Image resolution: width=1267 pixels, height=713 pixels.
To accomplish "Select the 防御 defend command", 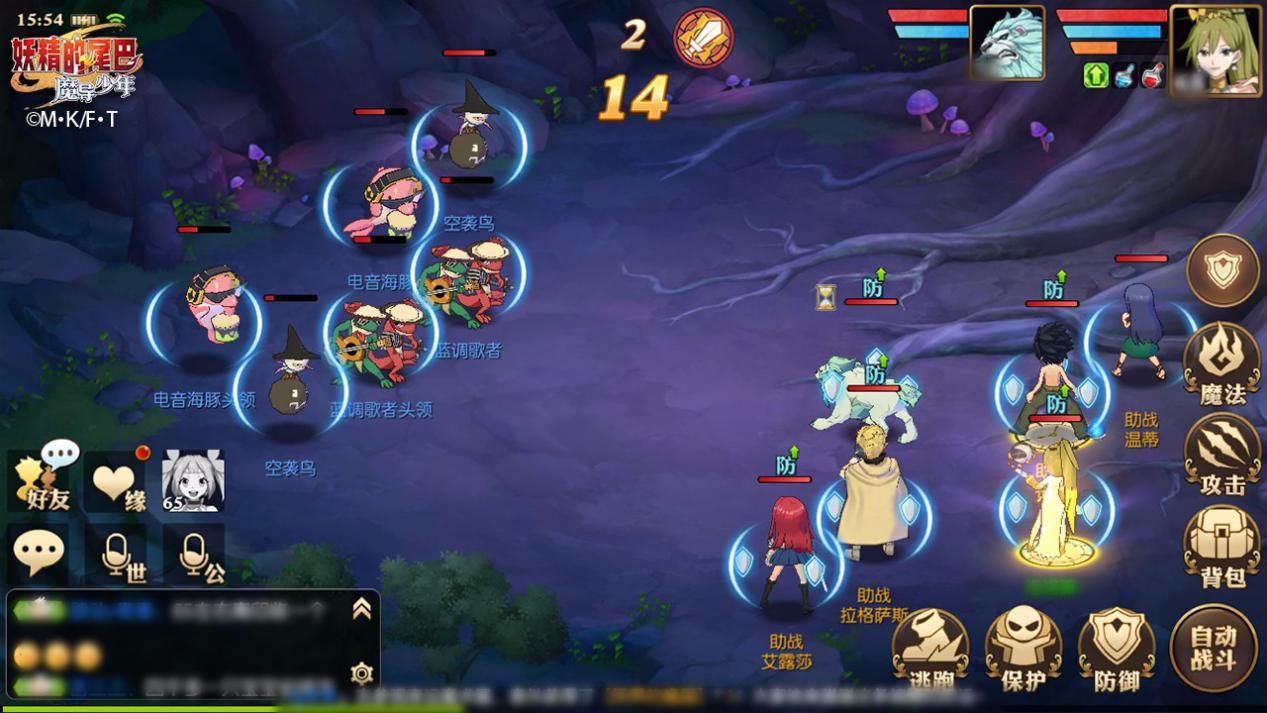I will click(1116, 650).
